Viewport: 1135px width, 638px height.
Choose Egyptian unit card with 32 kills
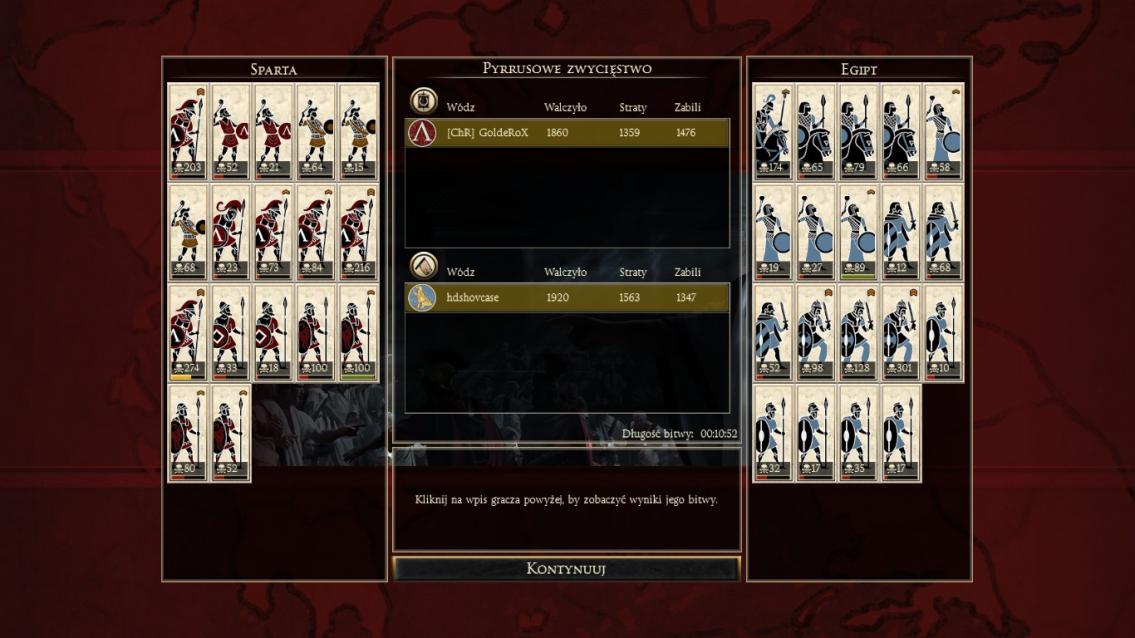pos(774,433)
